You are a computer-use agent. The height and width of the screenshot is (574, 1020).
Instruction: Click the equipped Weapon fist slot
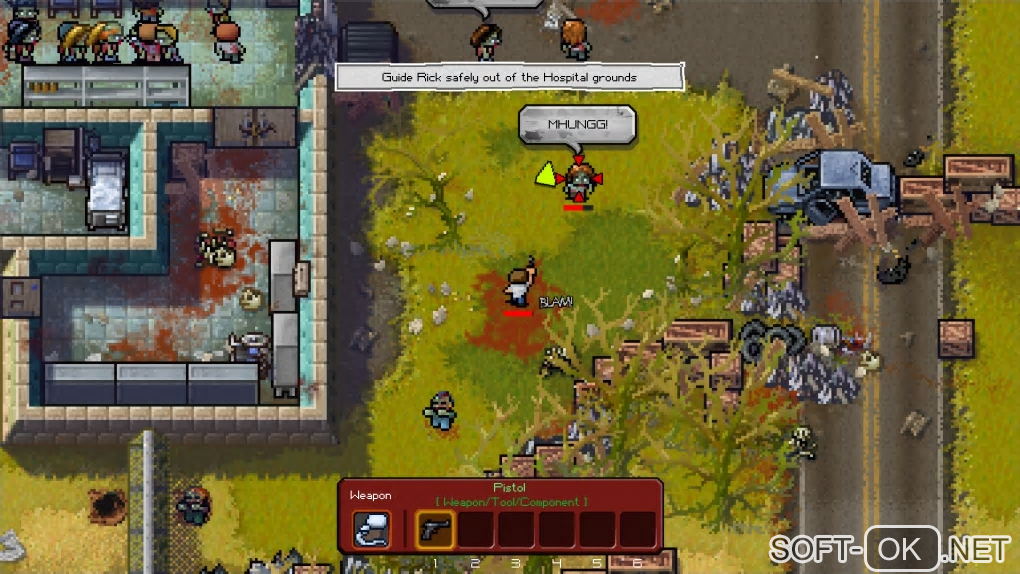(x=372, y=530)
